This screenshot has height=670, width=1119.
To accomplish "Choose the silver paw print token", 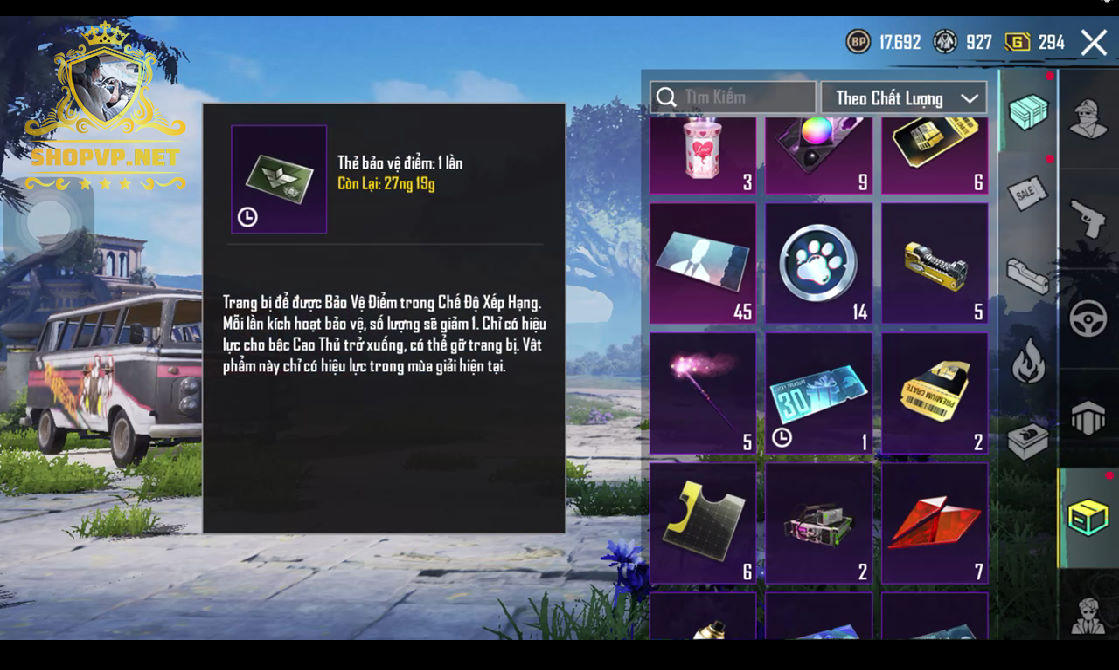I will [818, 263].
